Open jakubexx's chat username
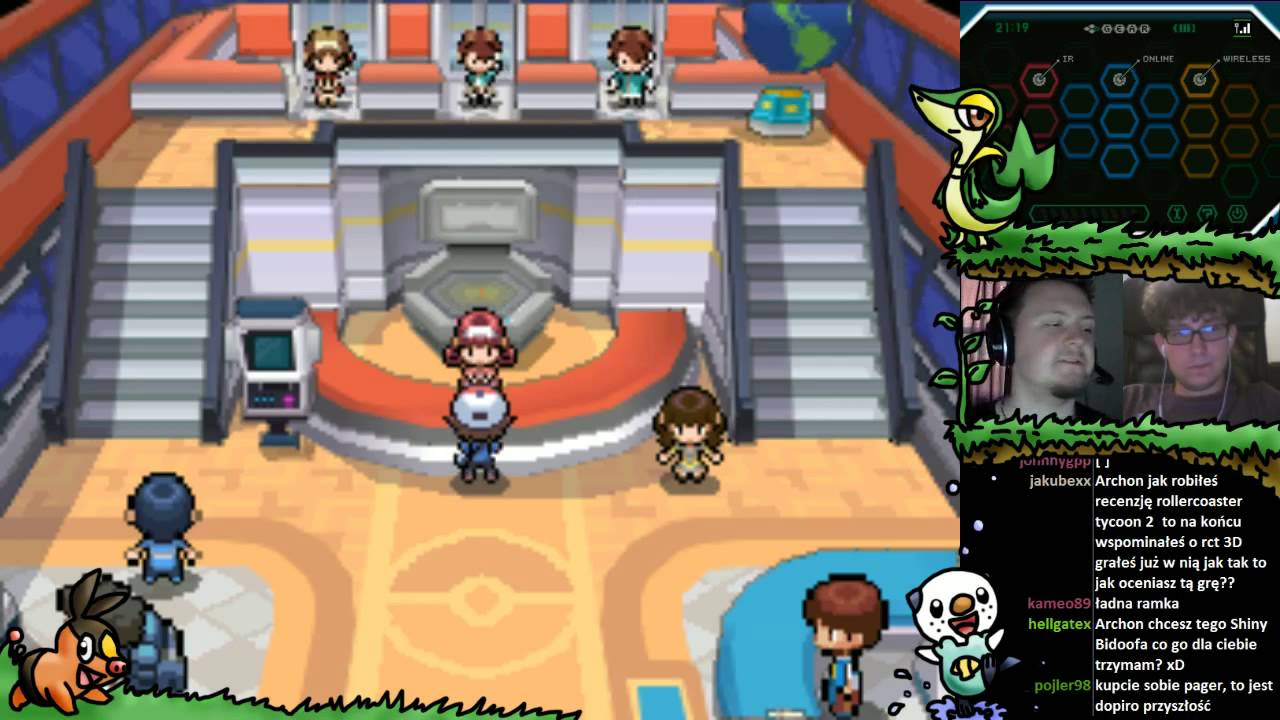Screen dimensions: 1280x720 tap(1059, 481)
